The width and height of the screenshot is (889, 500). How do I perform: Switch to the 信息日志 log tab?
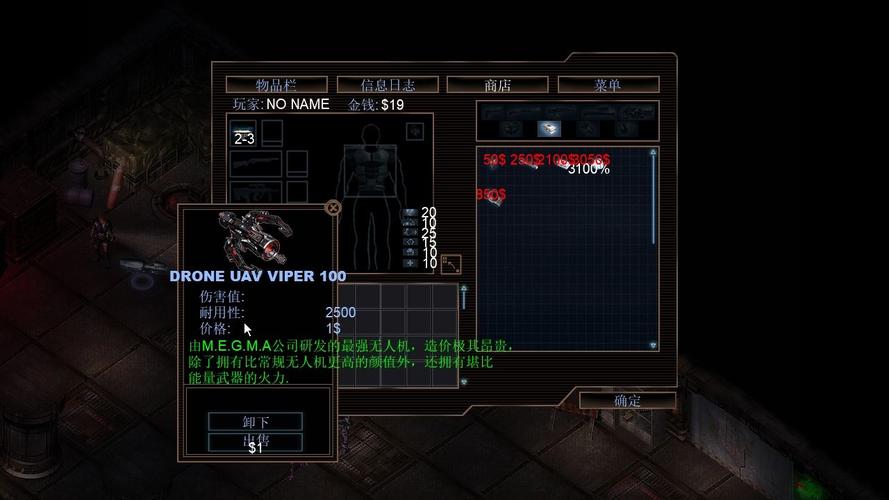[x=387, y=85]
